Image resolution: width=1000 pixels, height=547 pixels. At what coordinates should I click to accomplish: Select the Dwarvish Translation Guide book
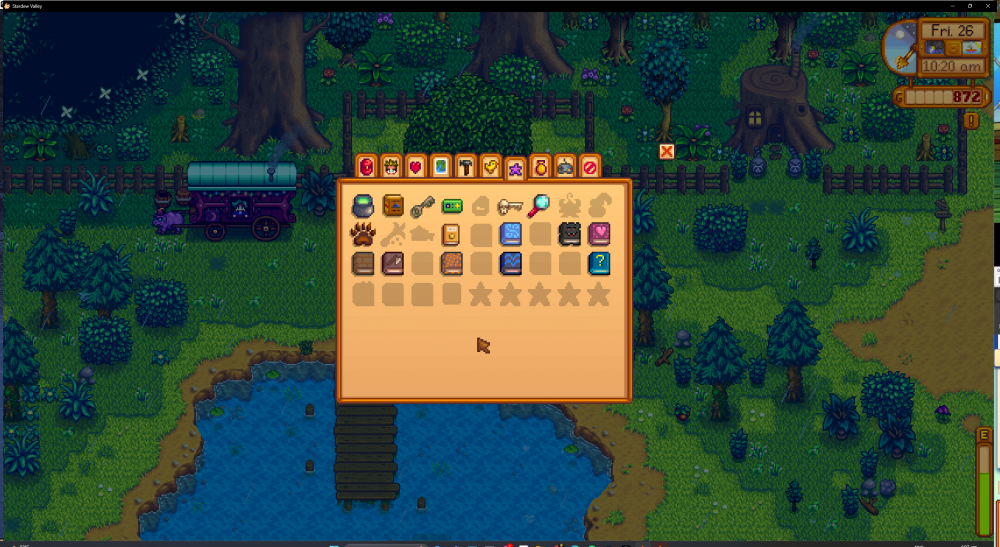point(392,206)
